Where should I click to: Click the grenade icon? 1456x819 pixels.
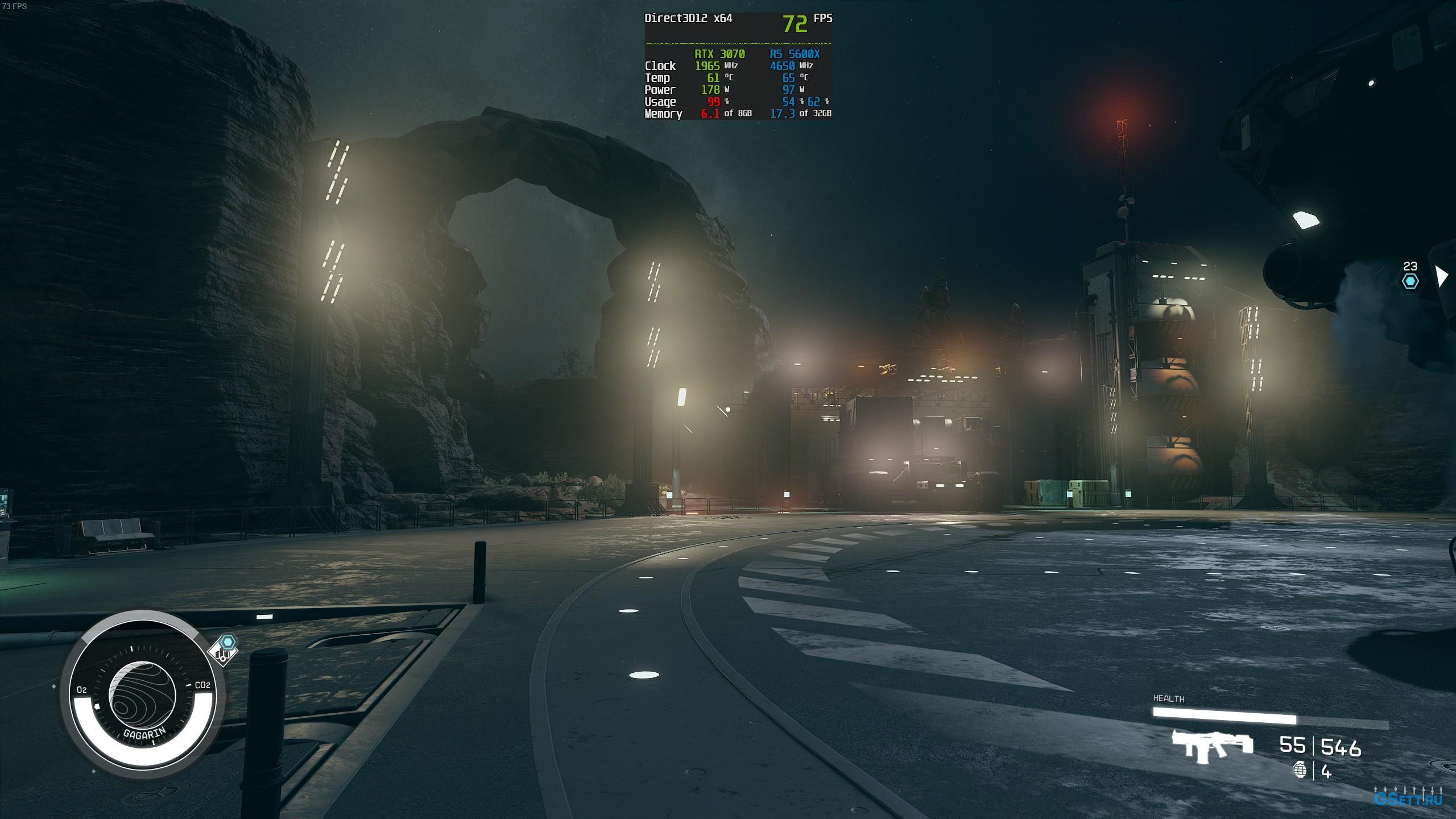point(1300,771)
